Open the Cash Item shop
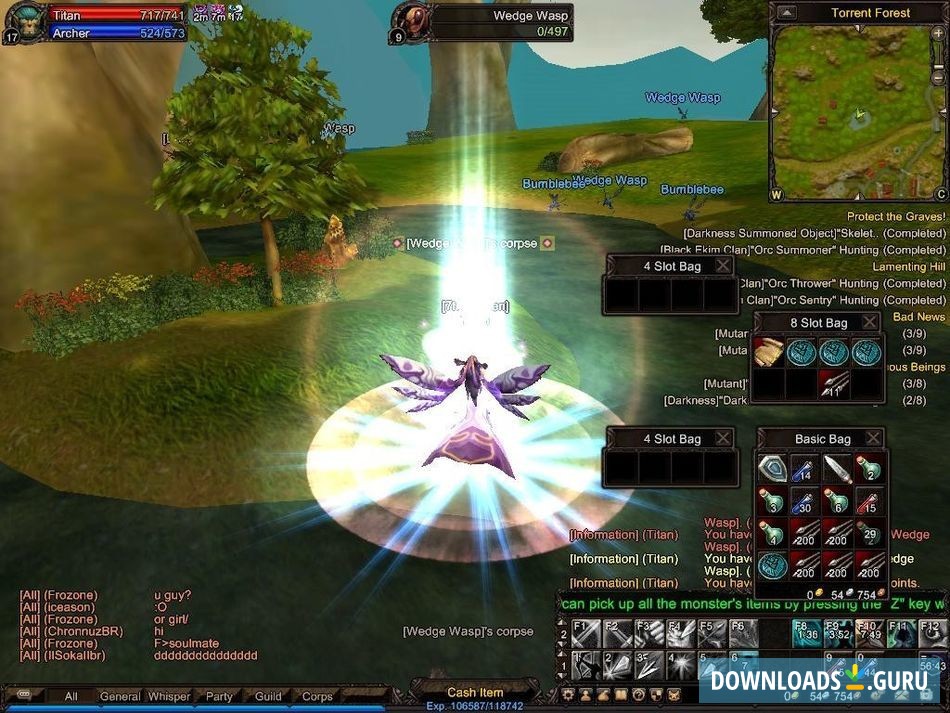Viewport: 950px width, 713px height. click(475, 692)
